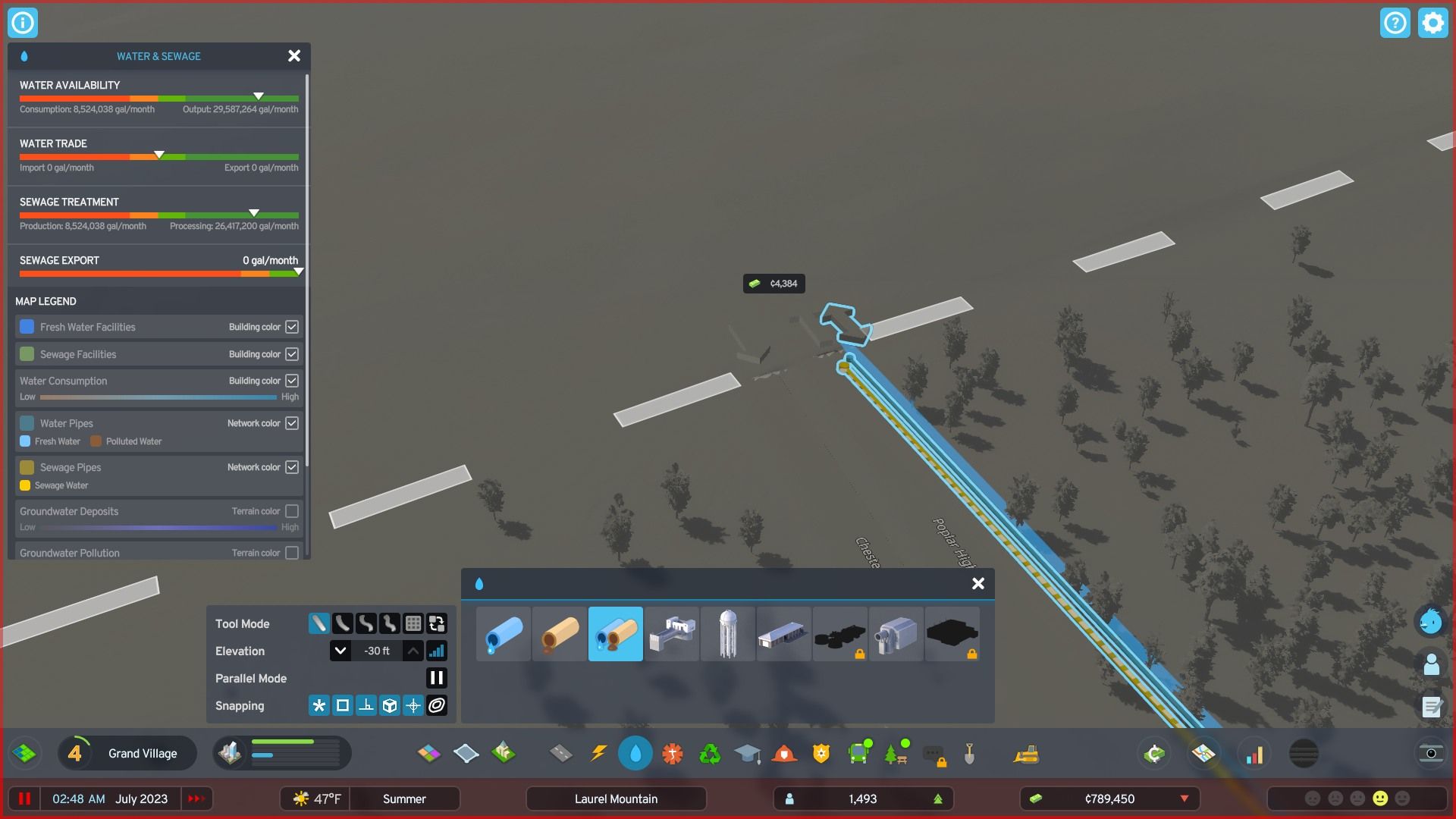
Task: Raise elevation using the up chevron
Action: [x=412, y=650]
